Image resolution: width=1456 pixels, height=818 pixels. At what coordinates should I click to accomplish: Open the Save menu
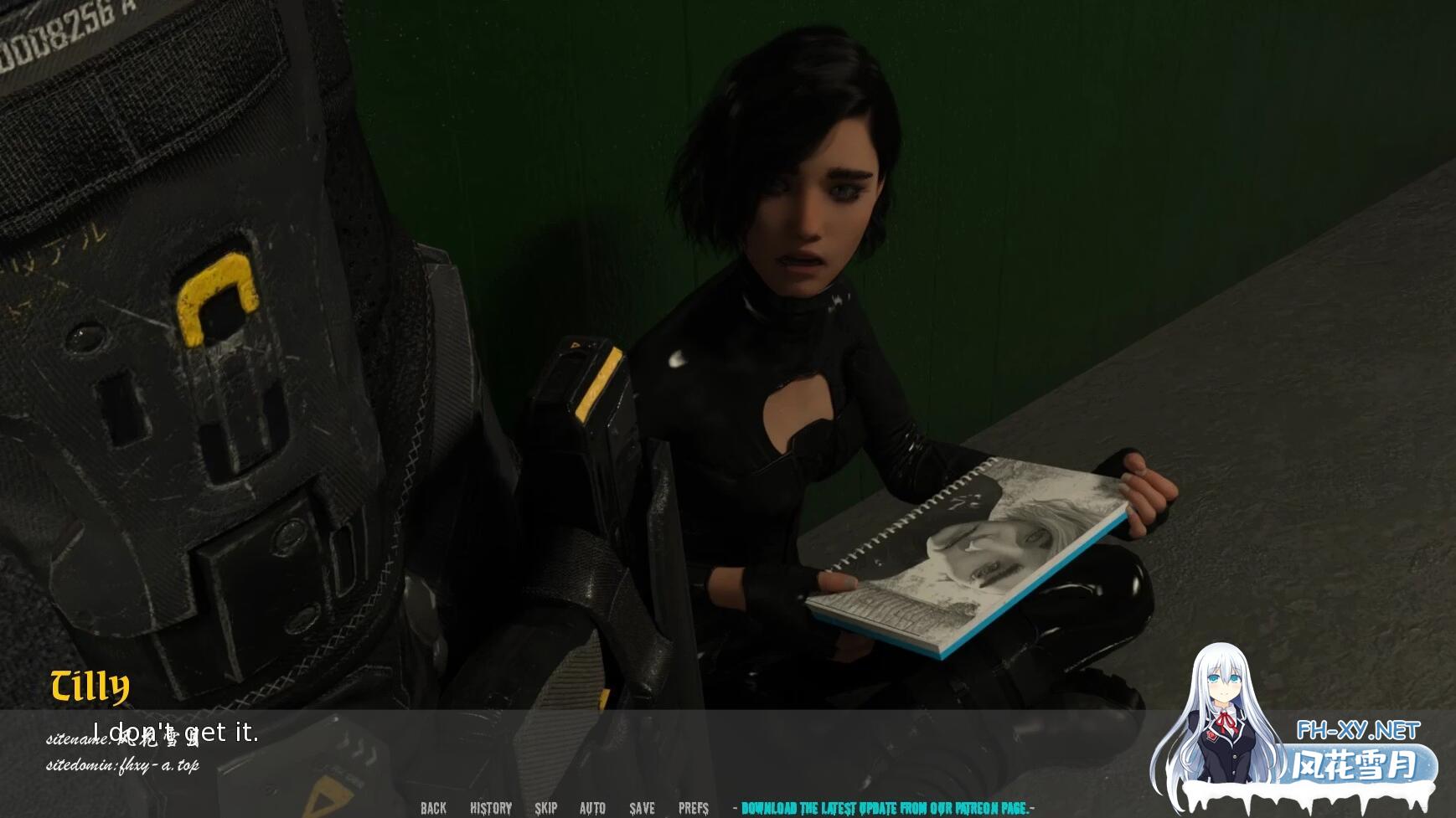tap(643, 808)
